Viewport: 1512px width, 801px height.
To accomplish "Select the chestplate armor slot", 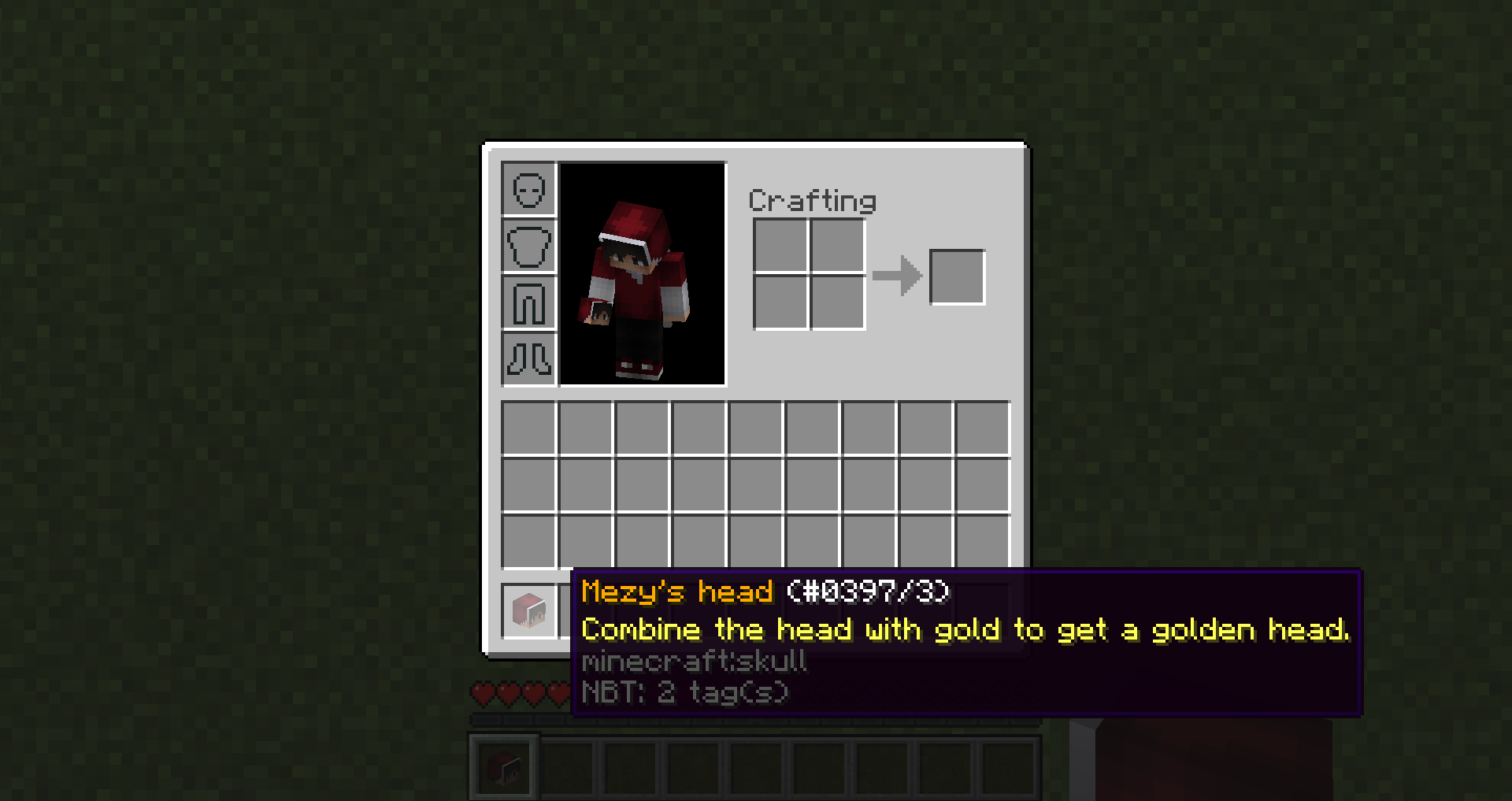I will [x=529, y=246].
